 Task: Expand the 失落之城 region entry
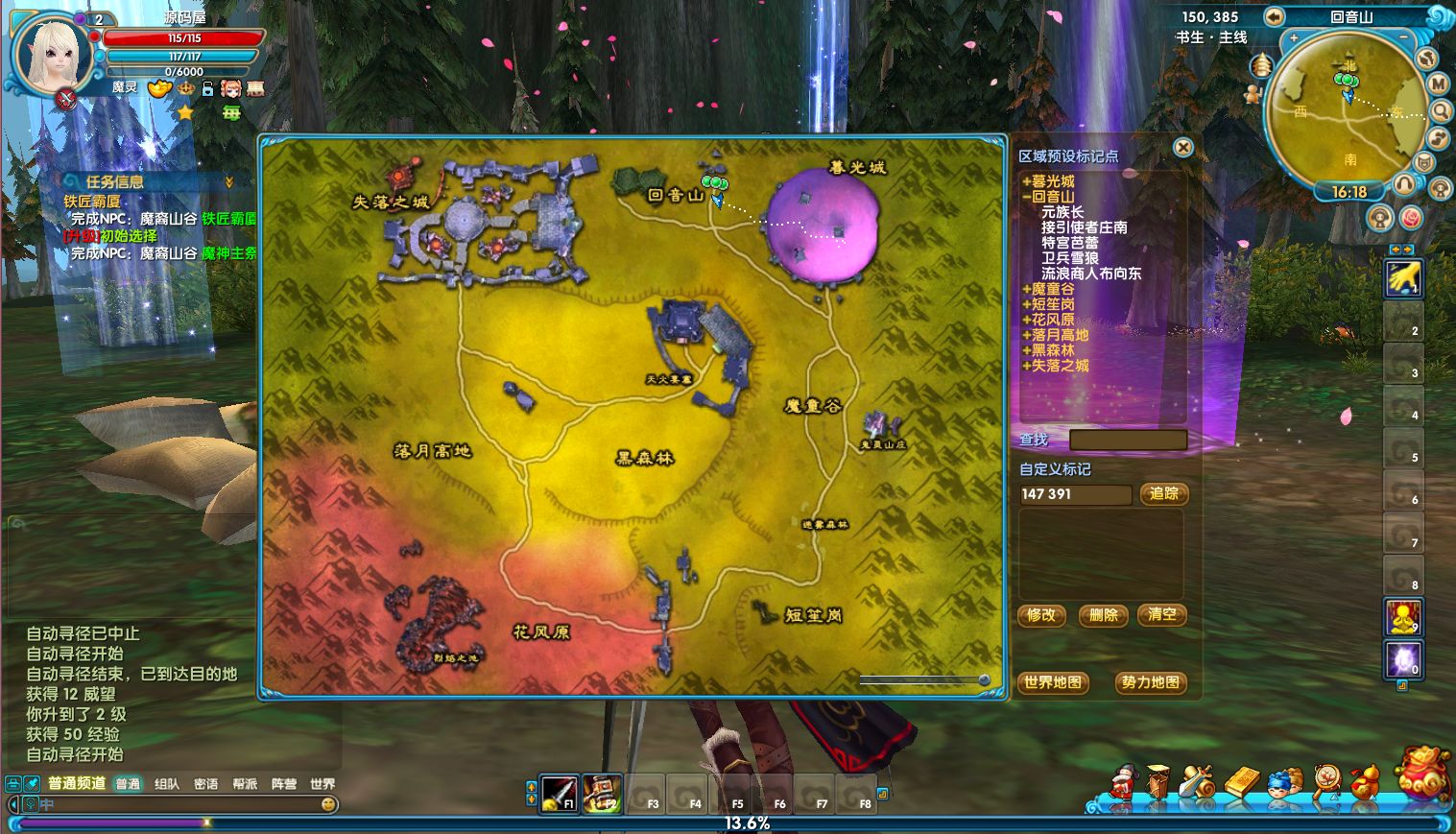tap(1027, 366)
